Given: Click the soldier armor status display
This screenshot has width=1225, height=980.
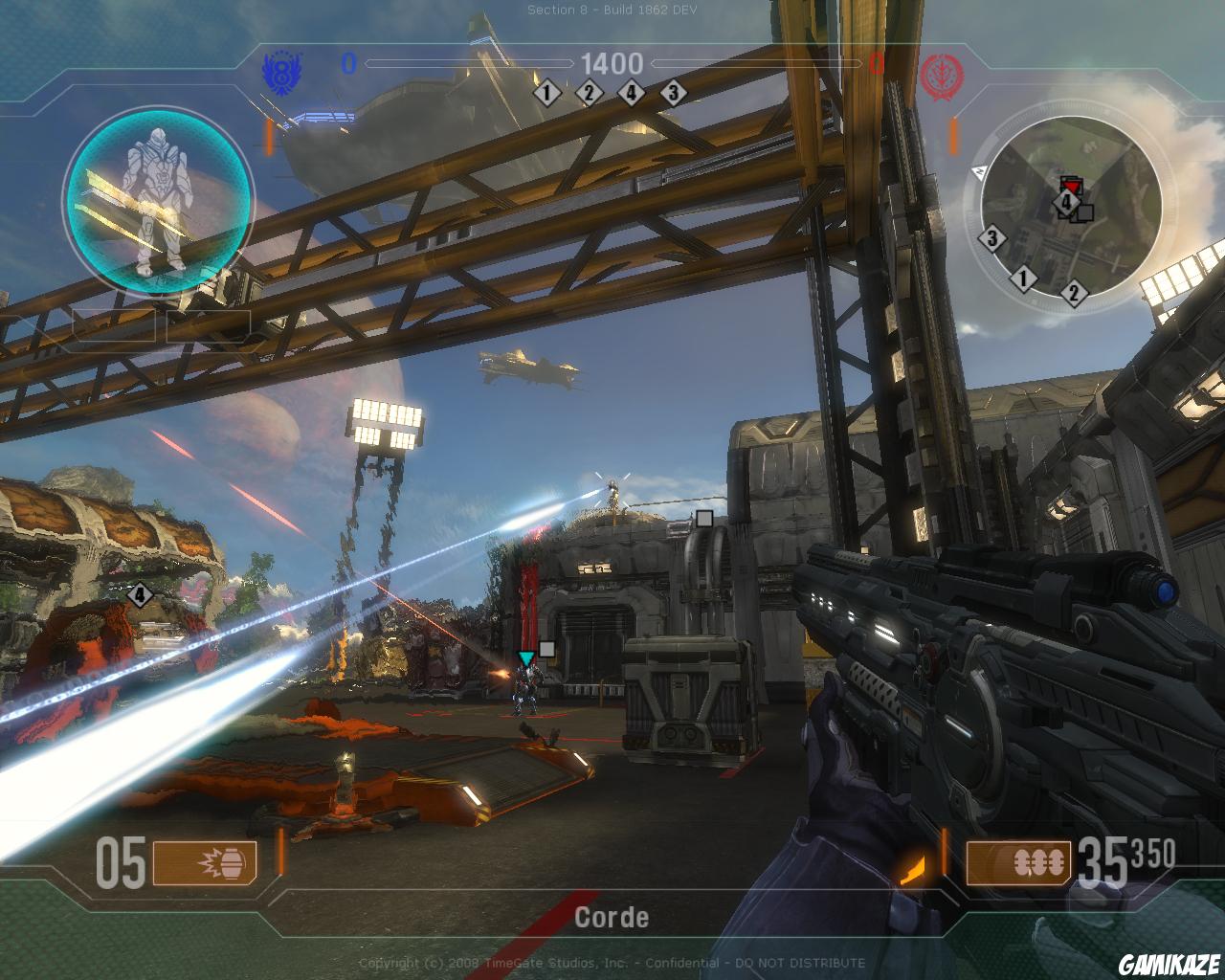Looking at the screenshot, I should click(x=159, y=199).
